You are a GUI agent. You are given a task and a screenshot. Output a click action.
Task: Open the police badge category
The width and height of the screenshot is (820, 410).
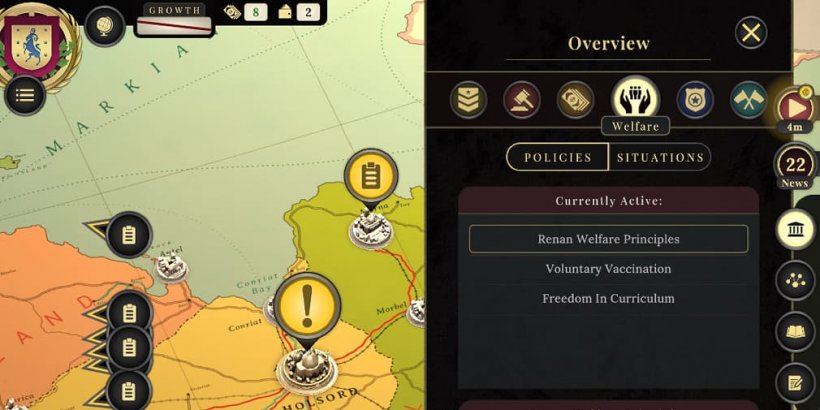click(x=695, y=100)
